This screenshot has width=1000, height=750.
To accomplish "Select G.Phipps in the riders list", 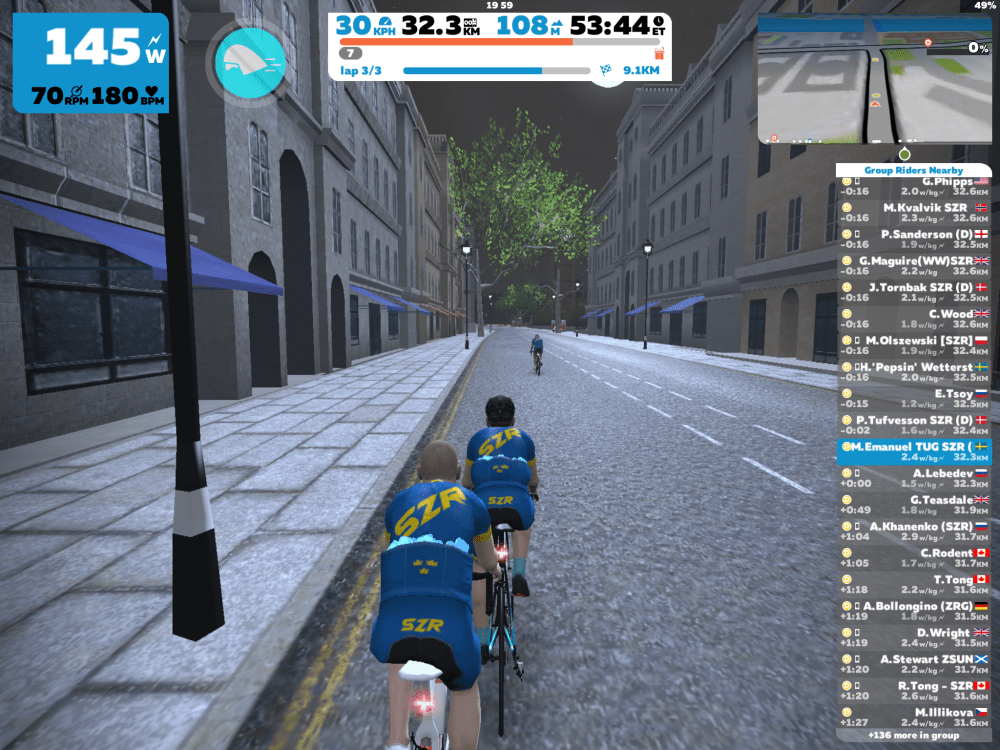I will [x=913, y=186].
